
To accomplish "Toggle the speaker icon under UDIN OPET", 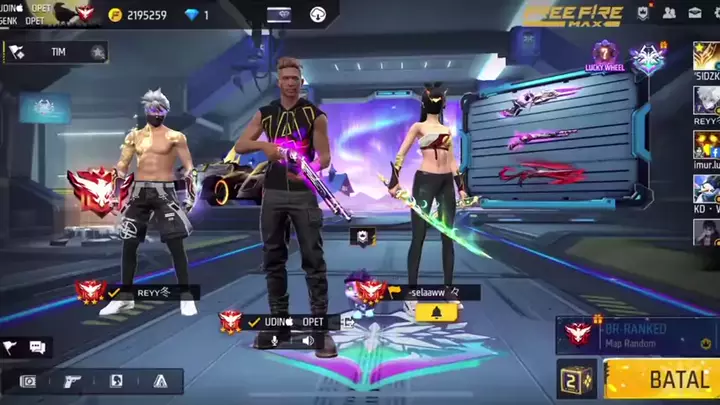I will (307, 341).
